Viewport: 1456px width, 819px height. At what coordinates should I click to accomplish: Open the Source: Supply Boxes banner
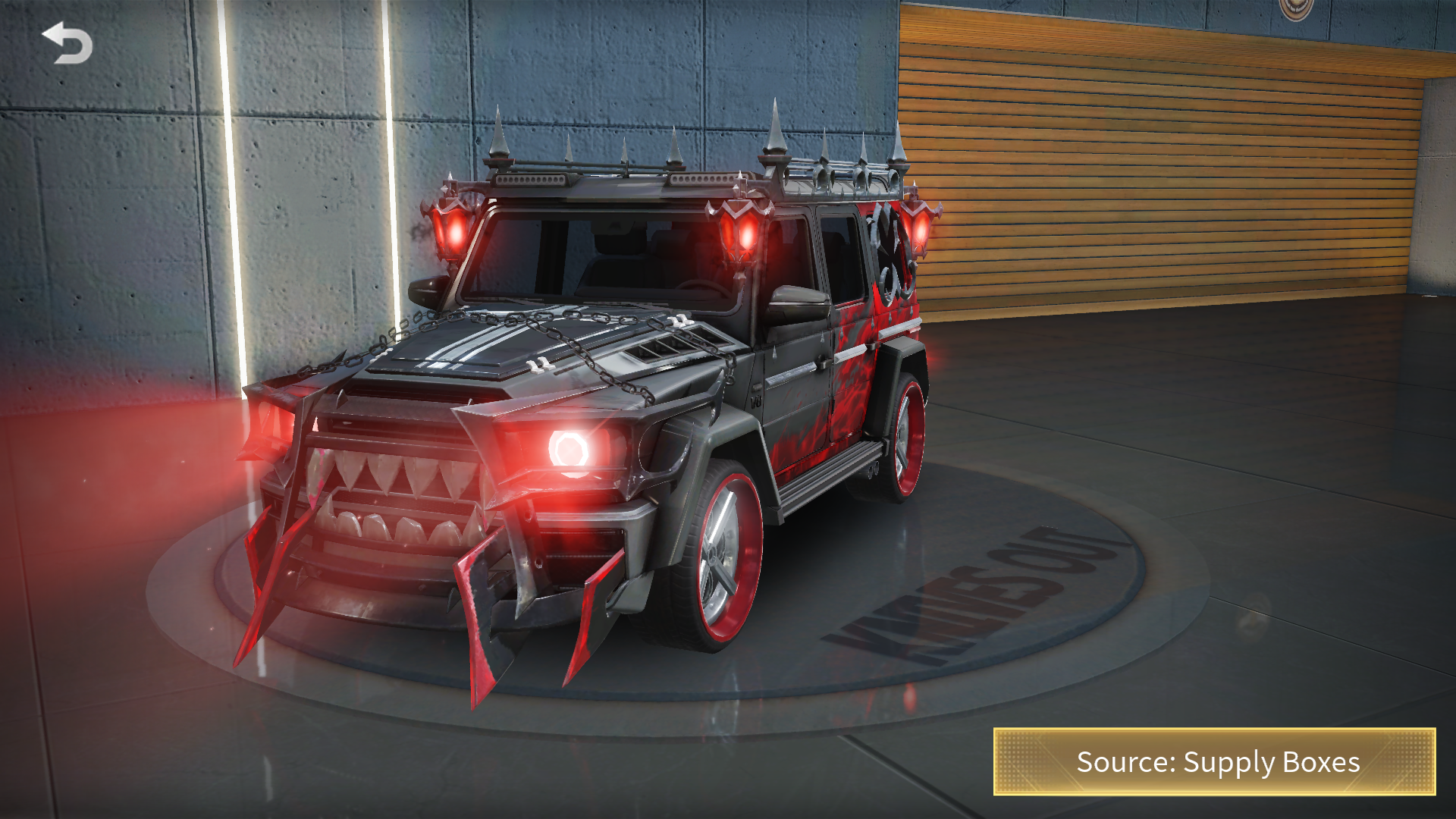click(x=1214, y=761)
